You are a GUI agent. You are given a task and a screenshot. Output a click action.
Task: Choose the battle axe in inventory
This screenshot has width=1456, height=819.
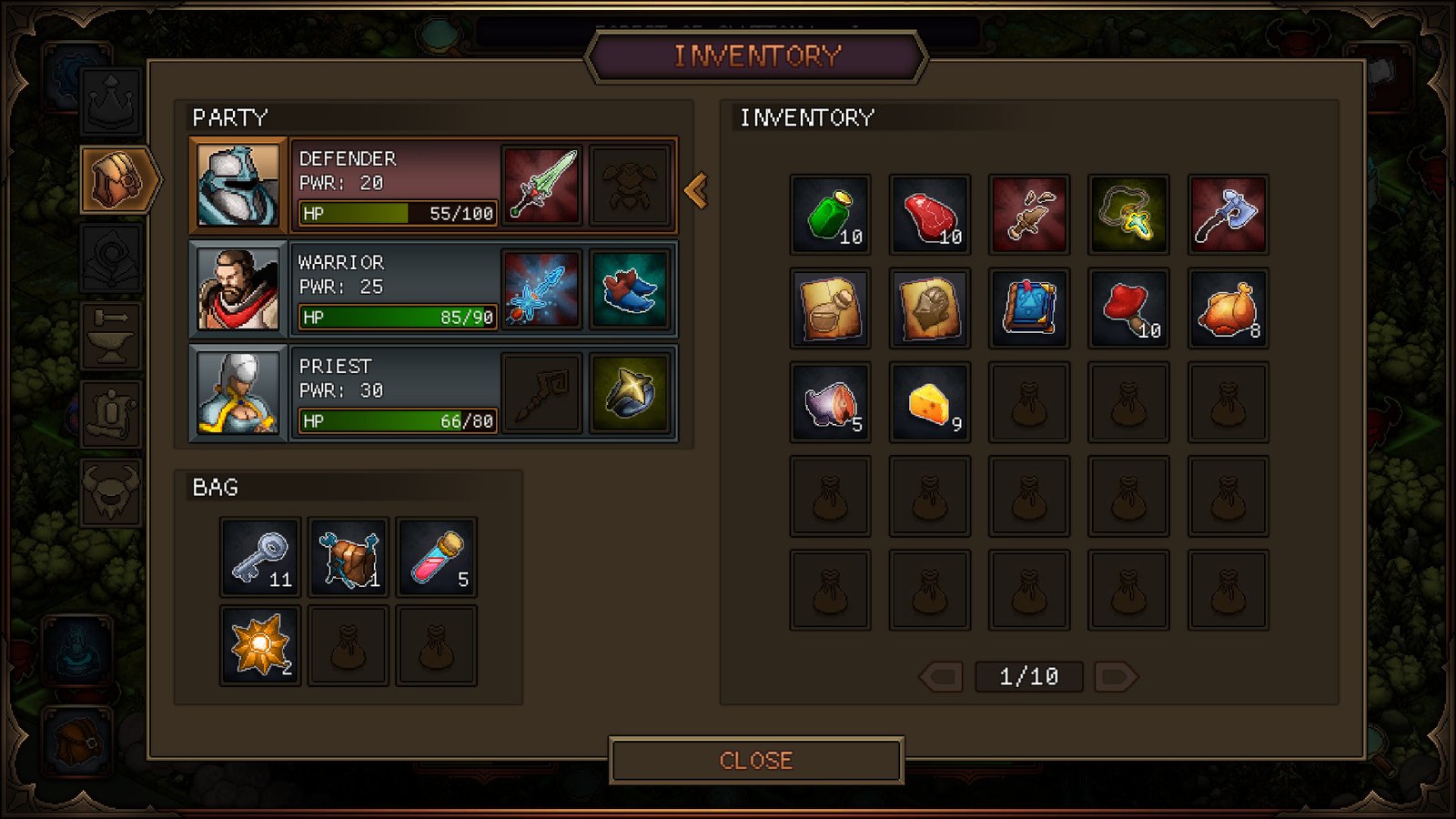coord(1228,215)
